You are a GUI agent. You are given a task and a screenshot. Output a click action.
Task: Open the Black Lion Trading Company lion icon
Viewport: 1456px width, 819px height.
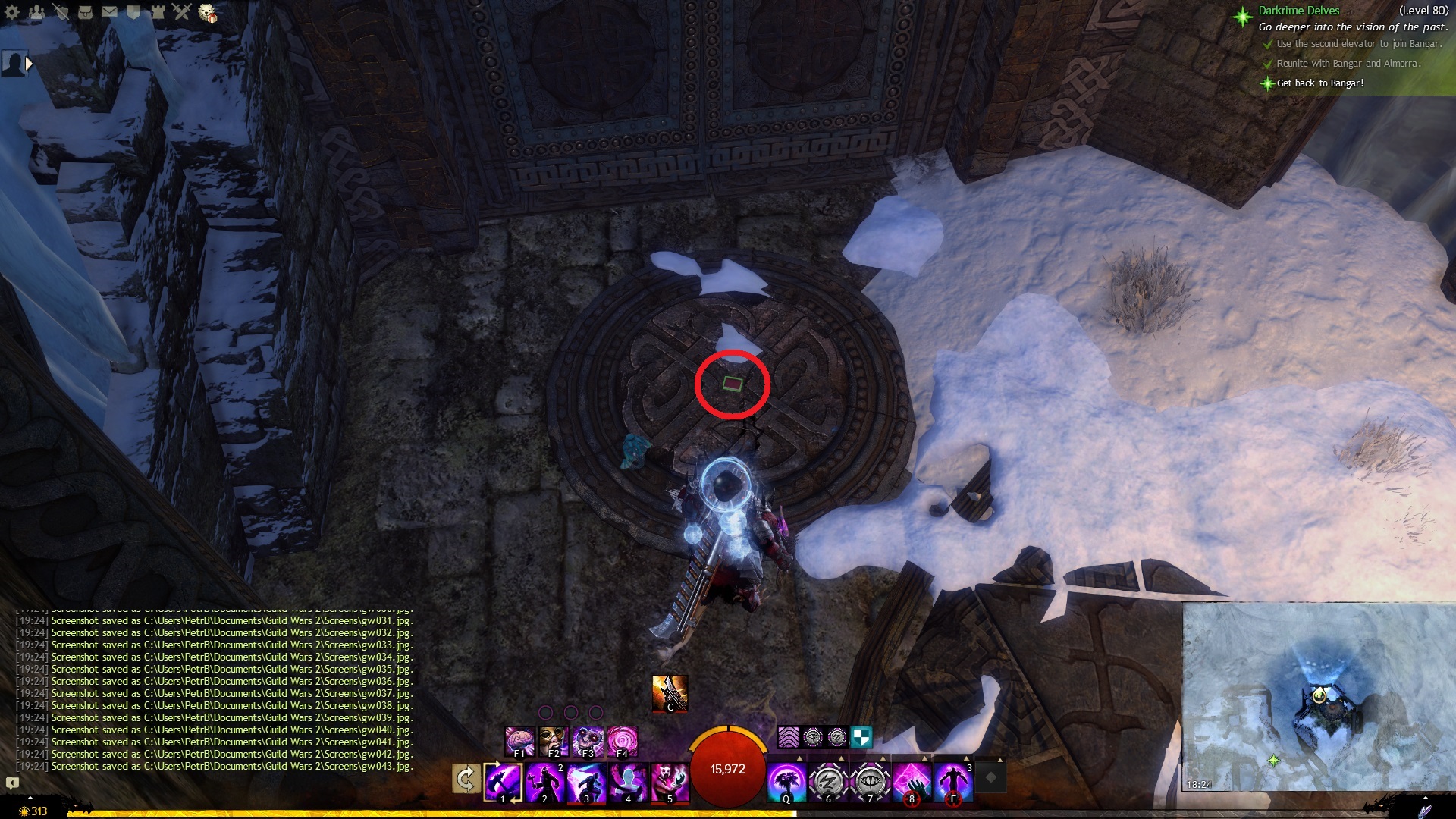click(x=207, y=13)
